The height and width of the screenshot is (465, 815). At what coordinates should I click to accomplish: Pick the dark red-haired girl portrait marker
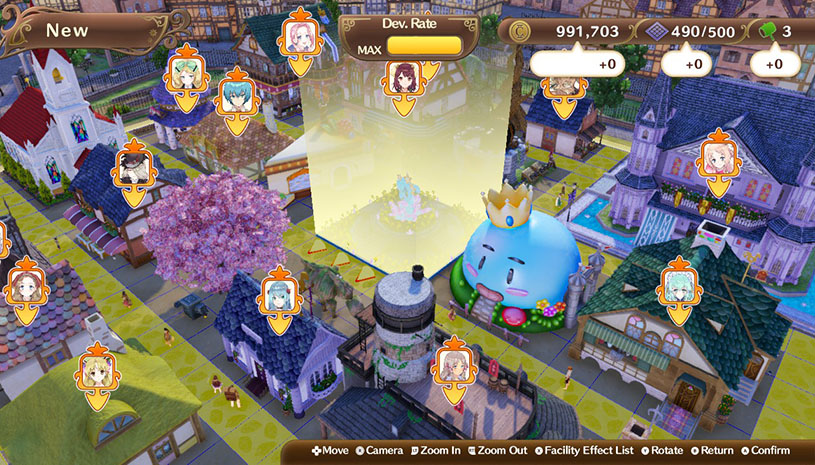(x=402, y=74)
